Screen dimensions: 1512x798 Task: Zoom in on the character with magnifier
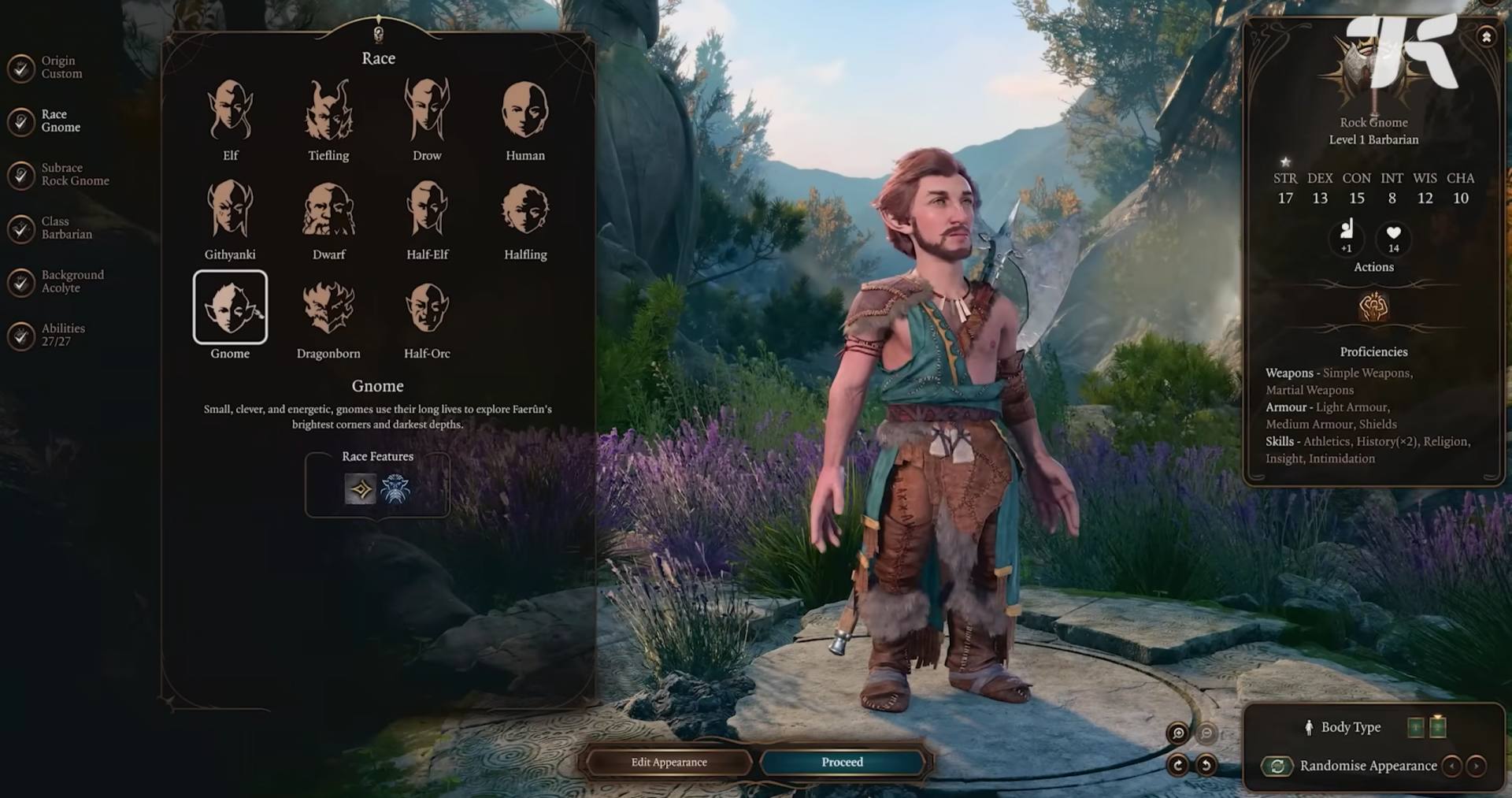coord(1178,733)
